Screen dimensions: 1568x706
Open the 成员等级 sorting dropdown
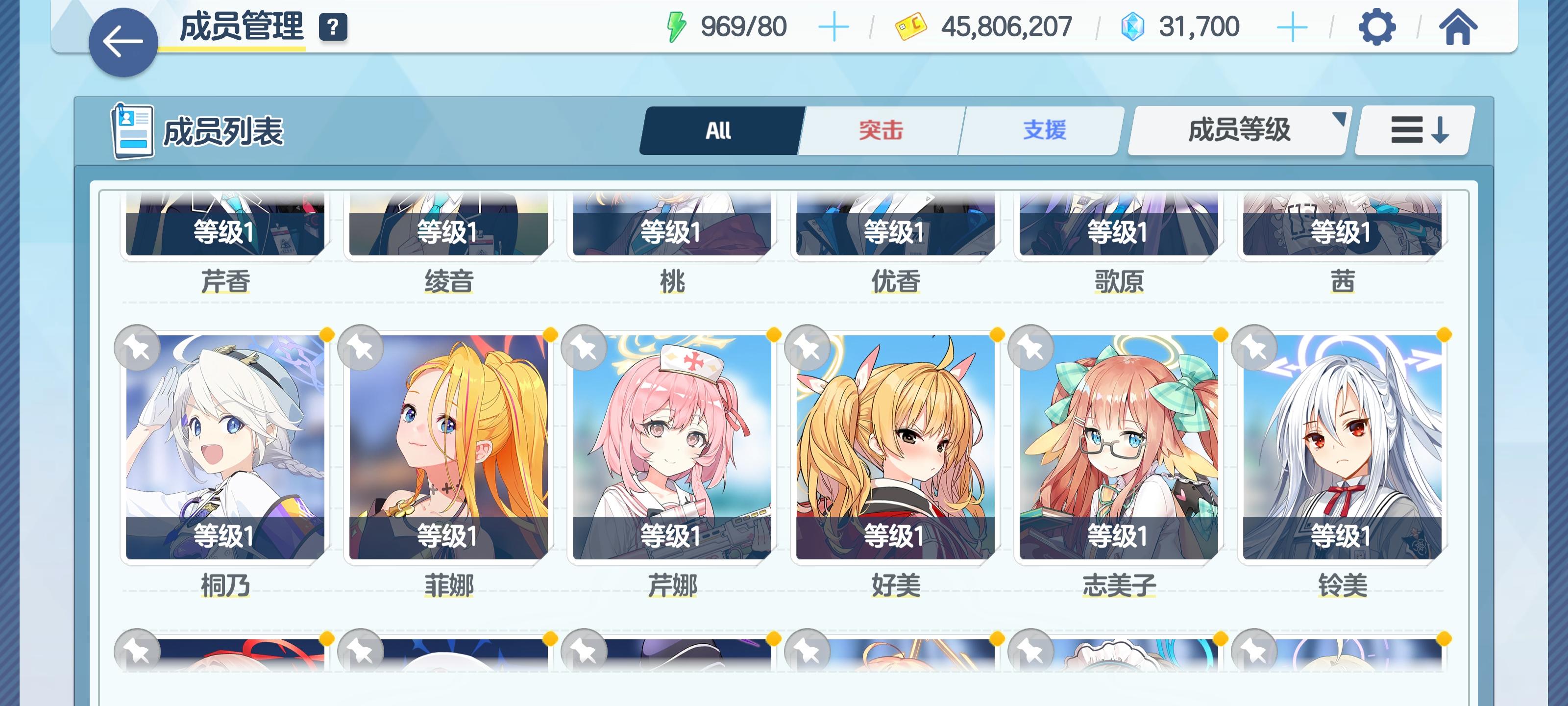point(1238,130)
